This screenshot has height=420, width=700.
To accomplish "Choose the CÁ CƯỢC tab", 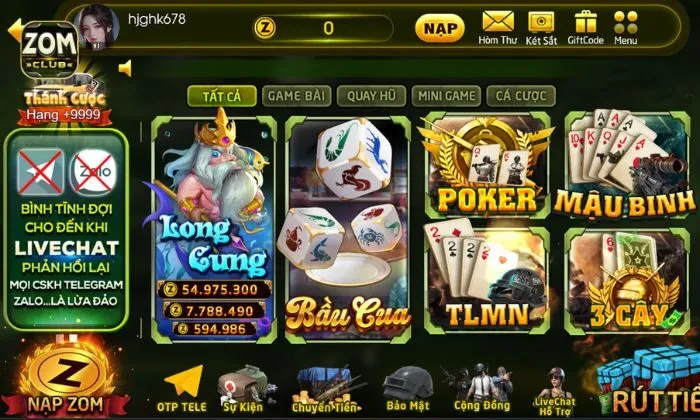I will (520, 96).
